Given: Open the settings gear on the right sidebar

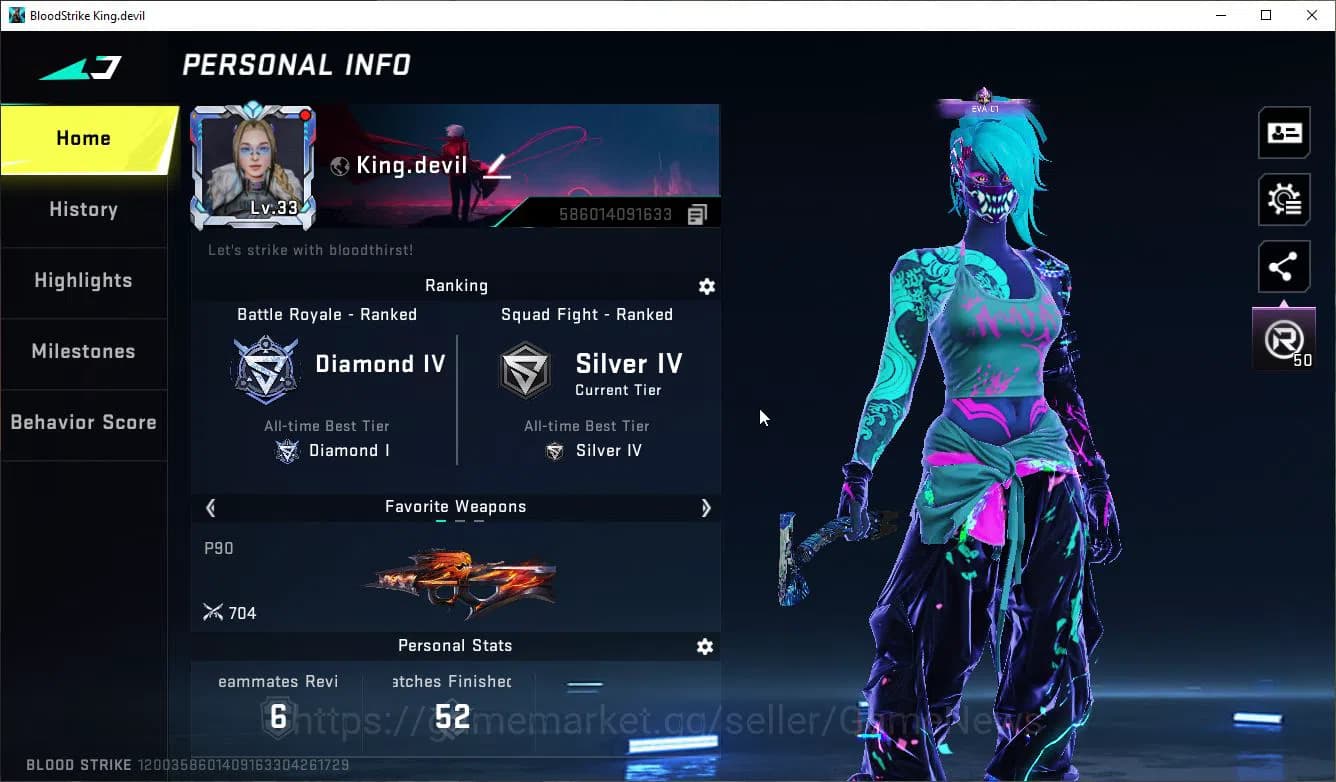Looking at the screenshot, I should (x=1284, y=199).
